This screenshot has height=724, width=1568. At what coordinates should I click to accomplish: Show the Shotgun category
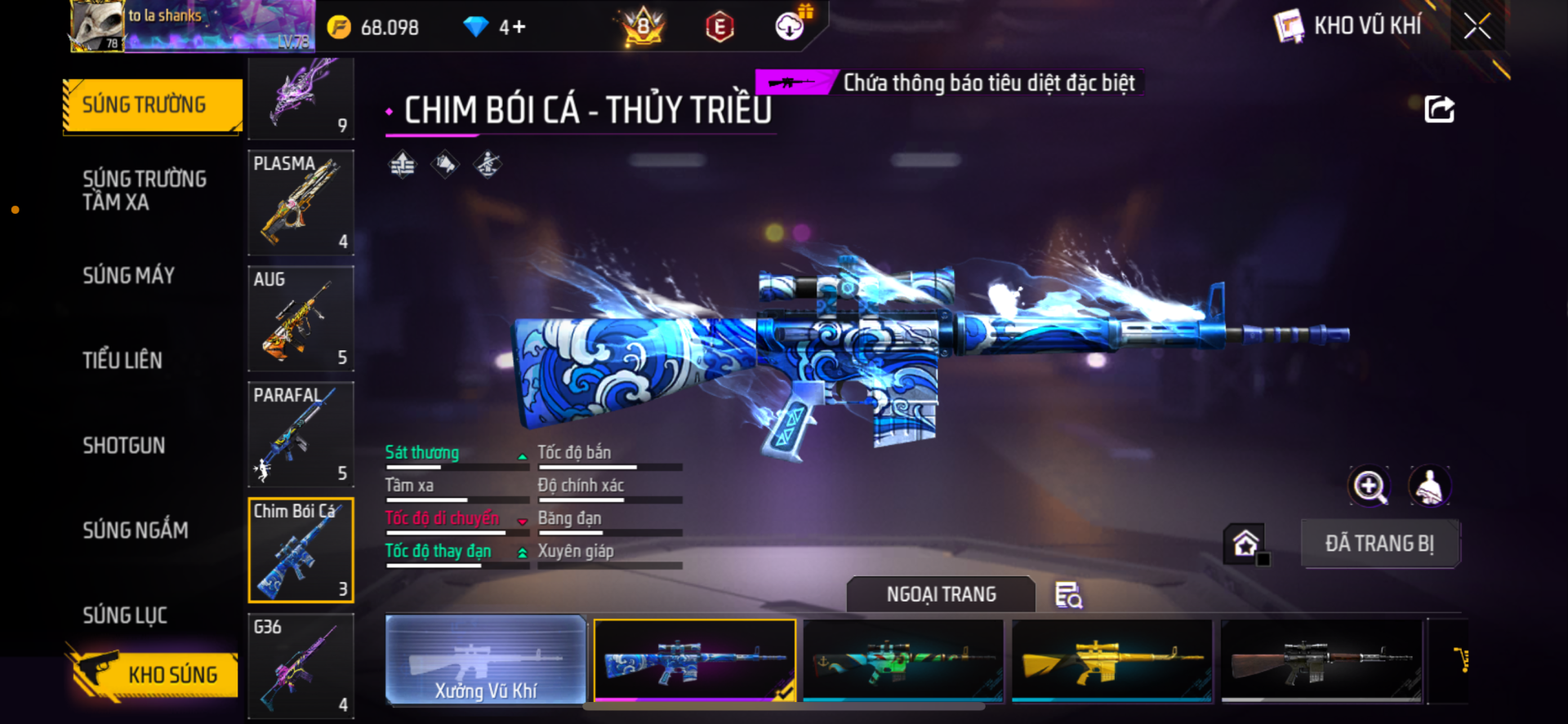coord(124,446)
